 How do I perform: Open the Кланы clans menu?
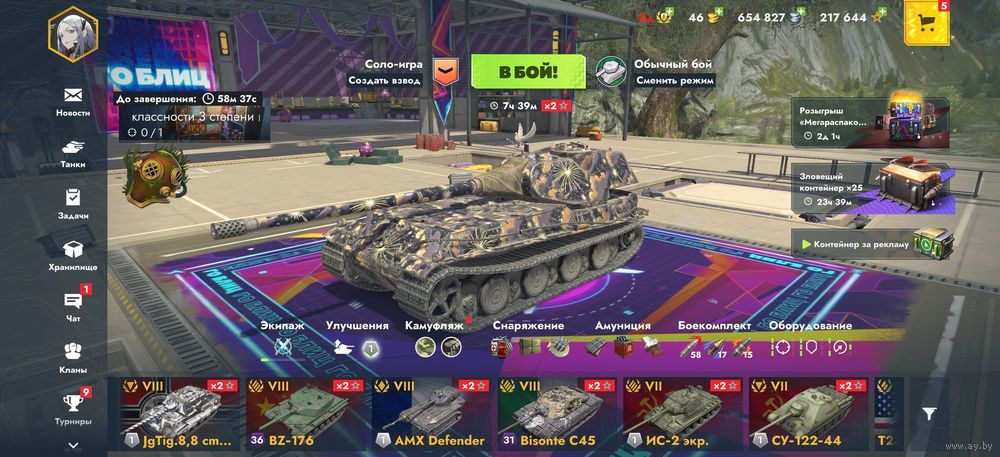[x=72, y=358]
